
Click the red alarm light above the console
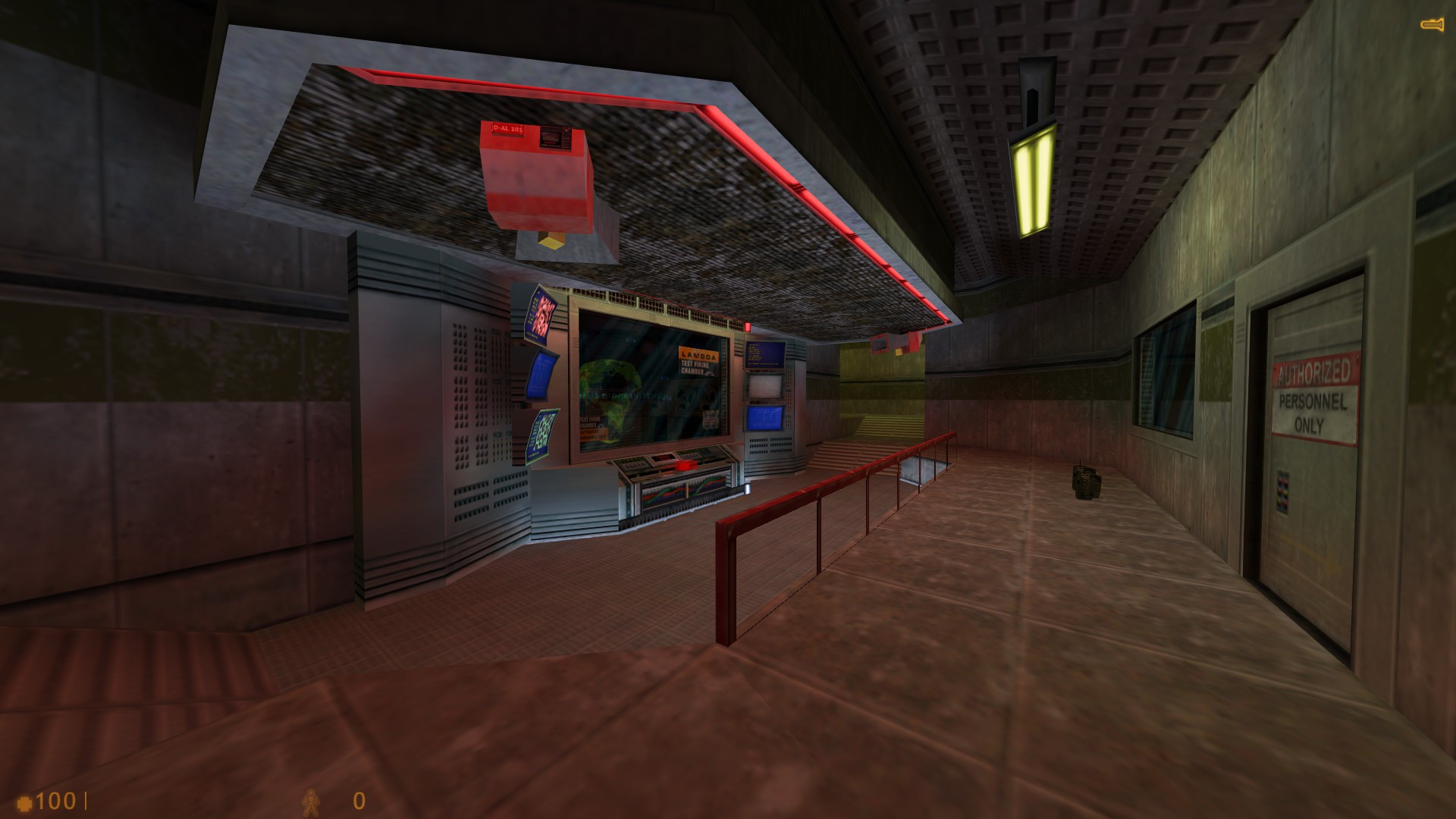coord(748,325)
